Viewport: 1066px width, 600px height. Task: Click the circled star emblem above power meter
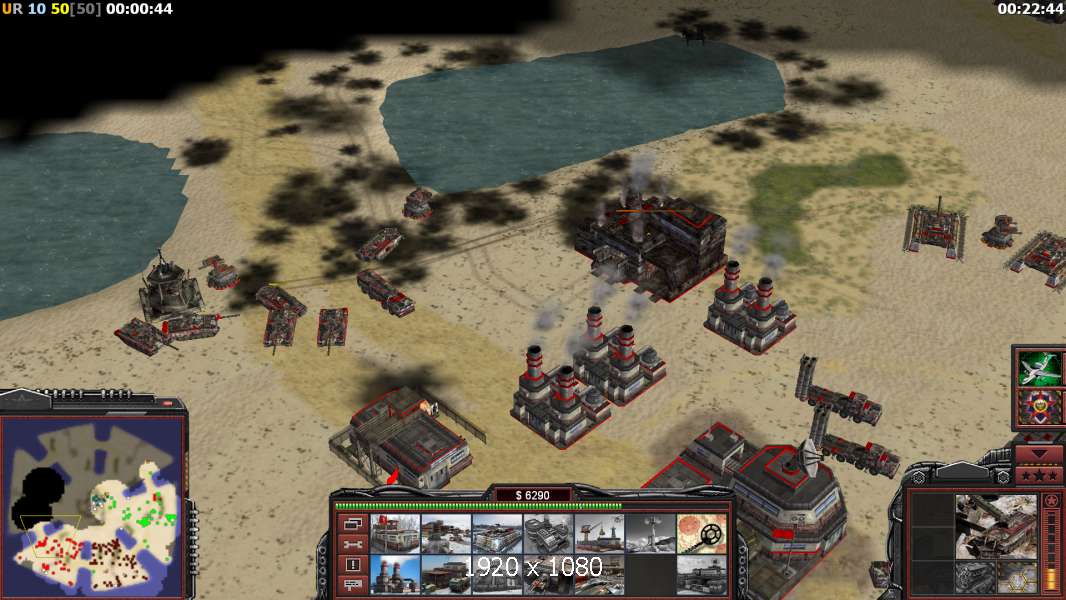1050,500
